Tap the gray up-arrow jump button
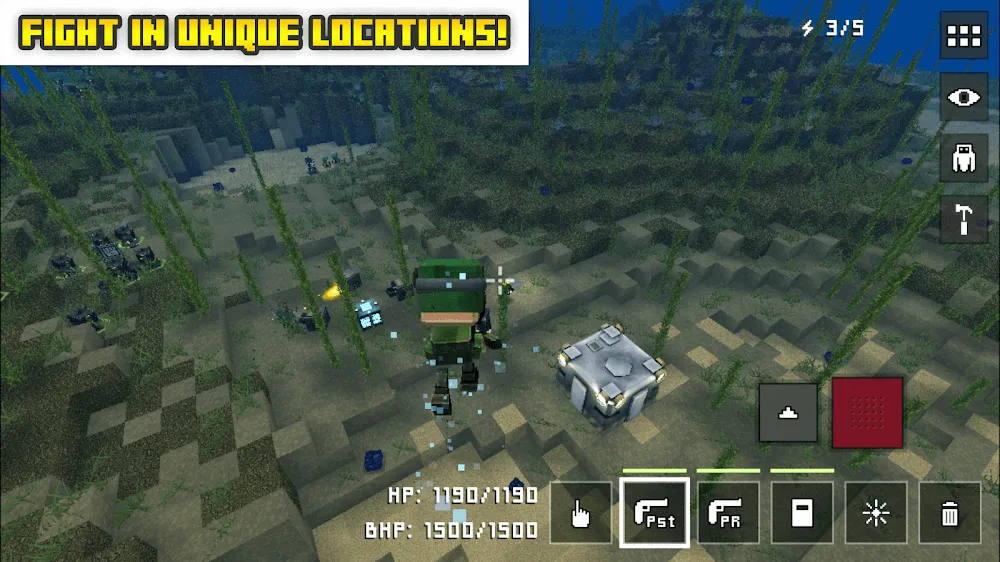This screenshot has height=562, width=1000. point(788,412)
